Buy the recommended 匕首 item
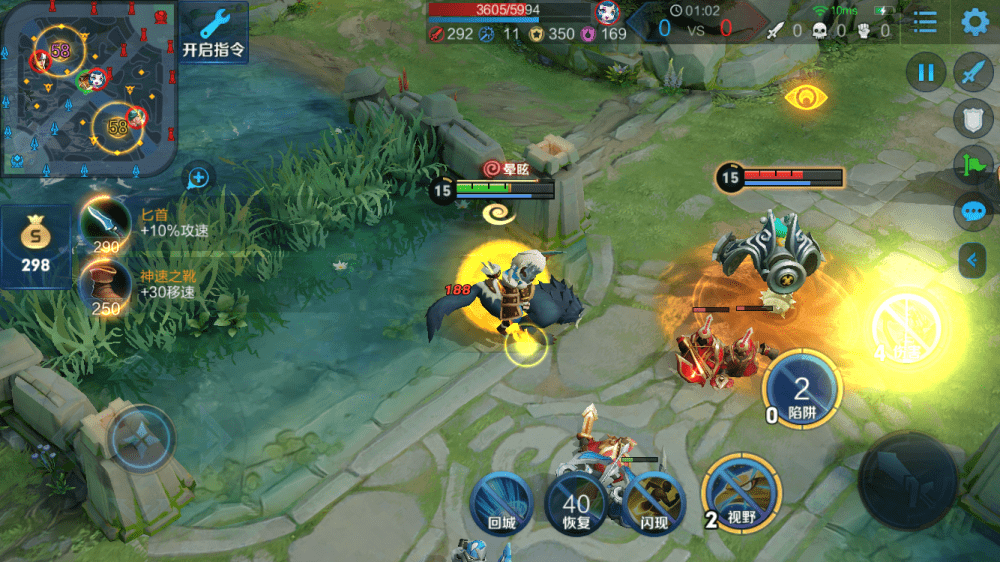1000x562 pixels. tap(106, 224)
